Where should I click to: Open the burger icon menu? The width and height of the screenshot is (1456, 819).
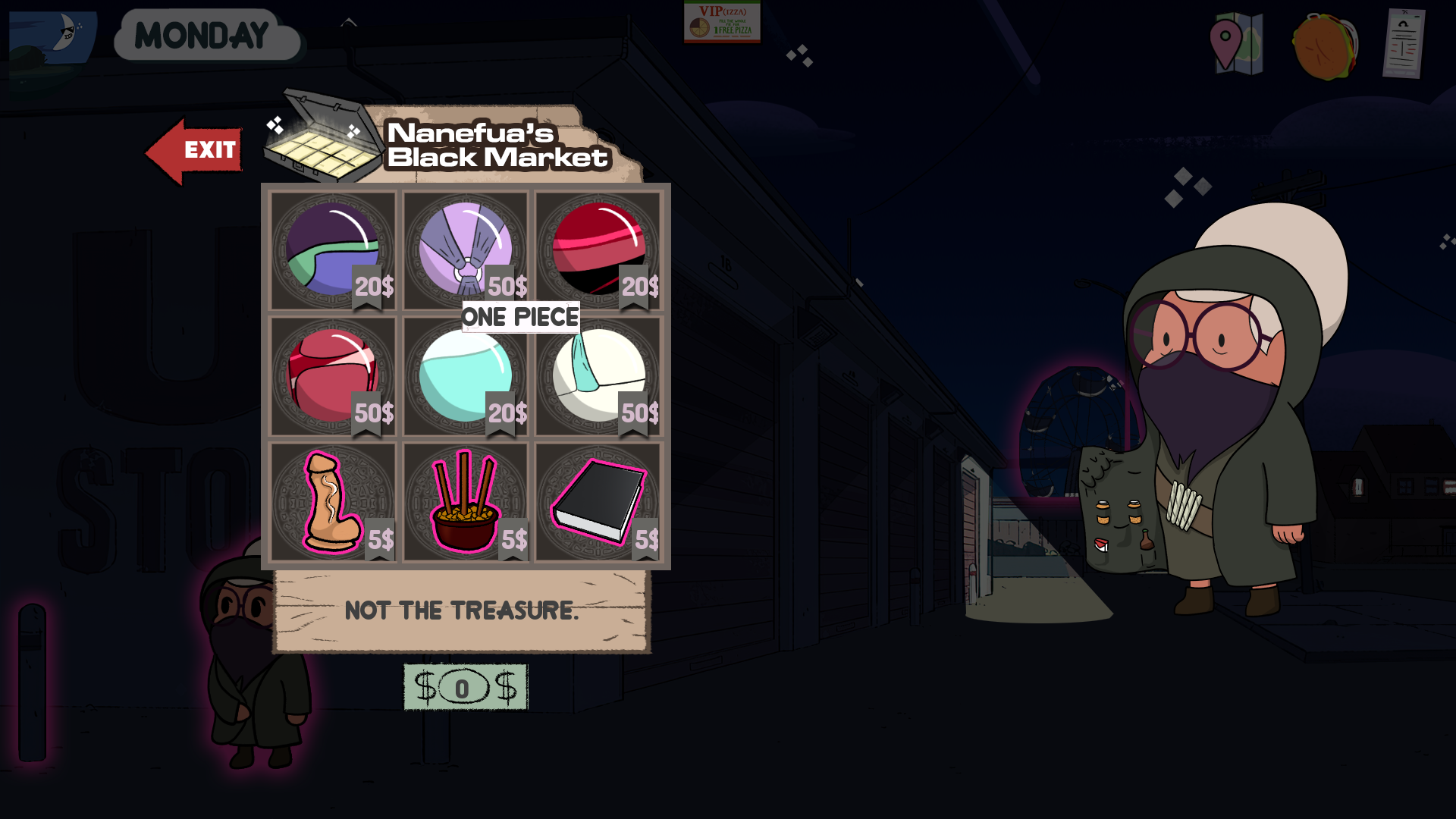pyautogui.click(x=1326, y=47)
